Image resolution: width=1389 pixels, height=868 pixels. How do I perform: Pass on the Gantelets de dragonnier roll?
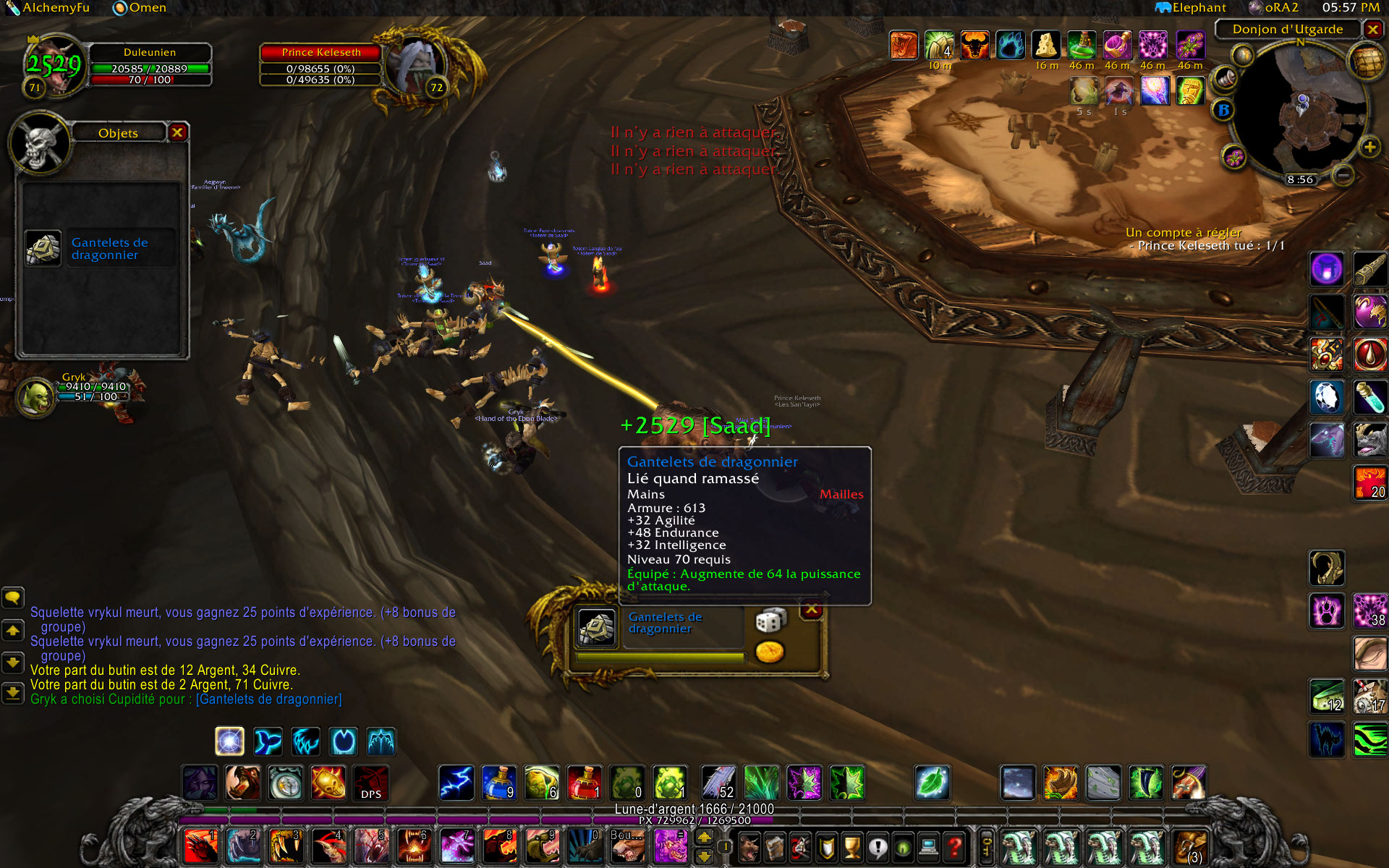pyautogui.click(x=812, y=609)
